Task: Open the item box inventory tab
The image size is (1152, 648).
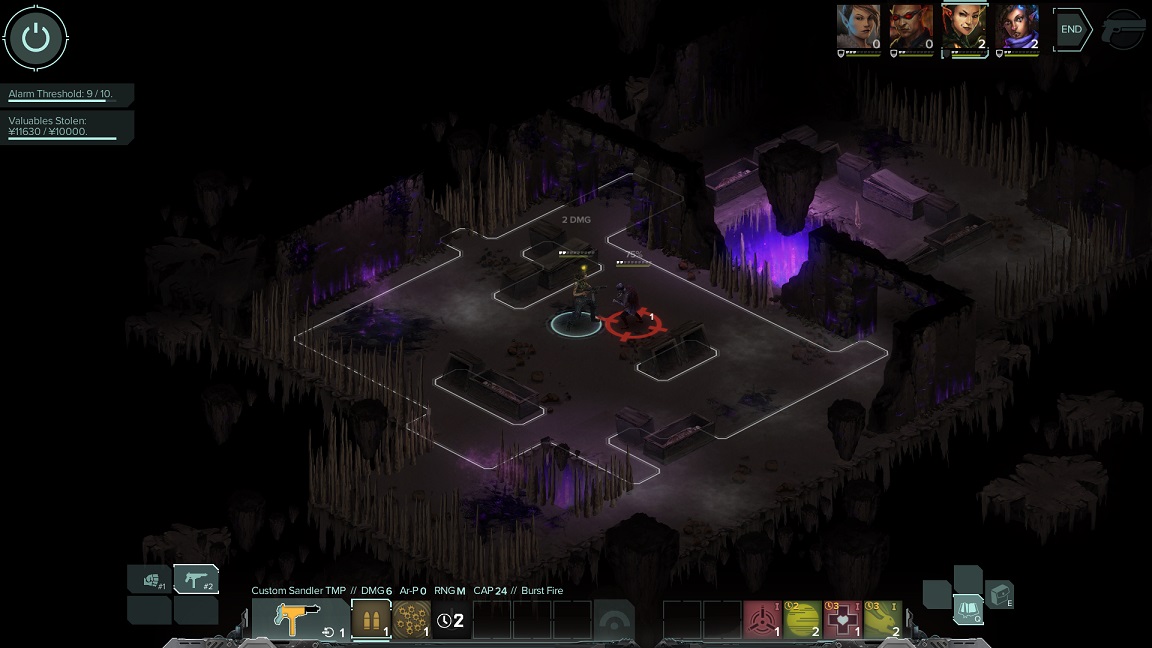Action: click(x=999, y=594)
